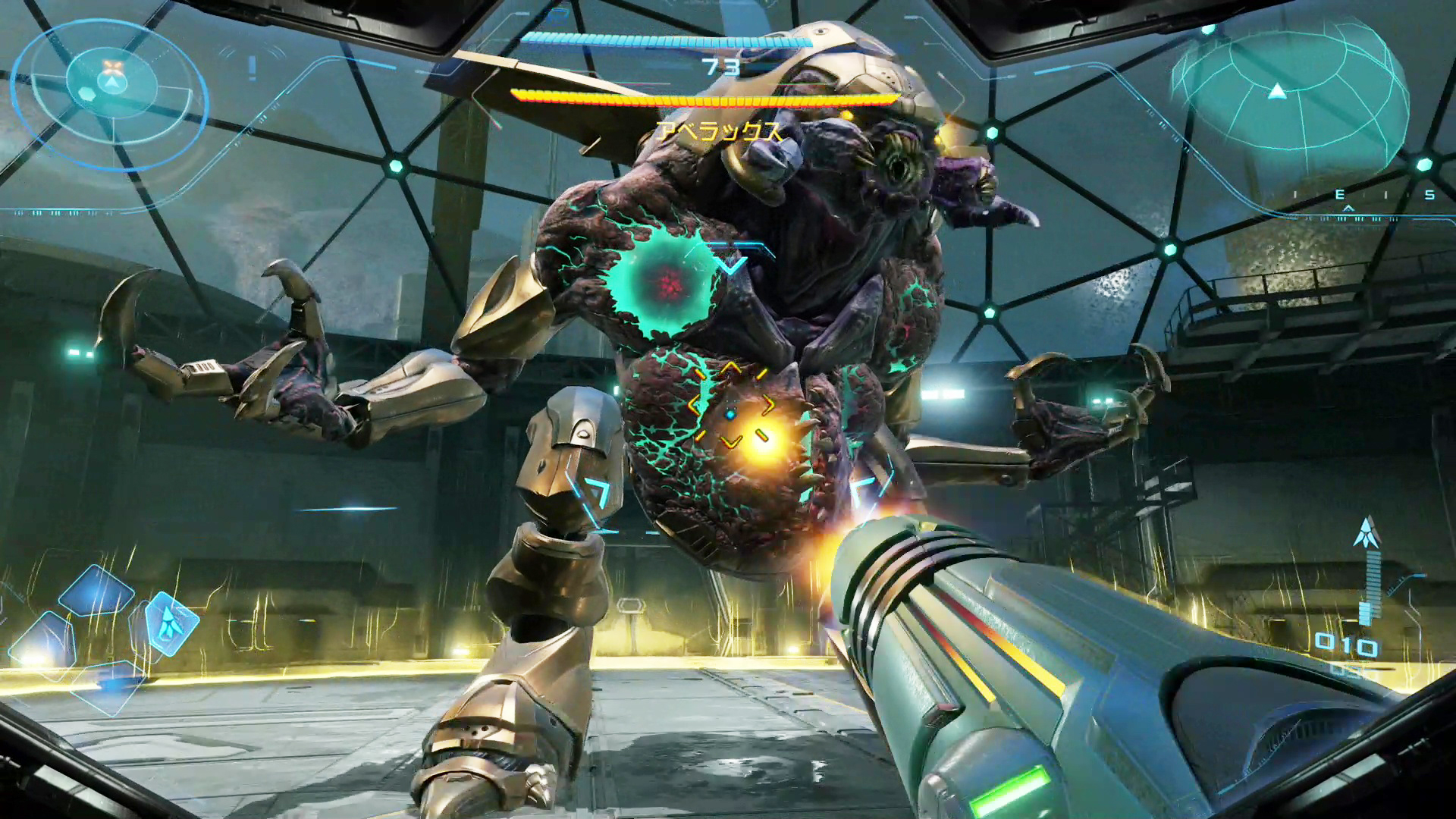Open the circular enemy radar
This screenshot has height=819, width=1456.
(x=111, y=85)
